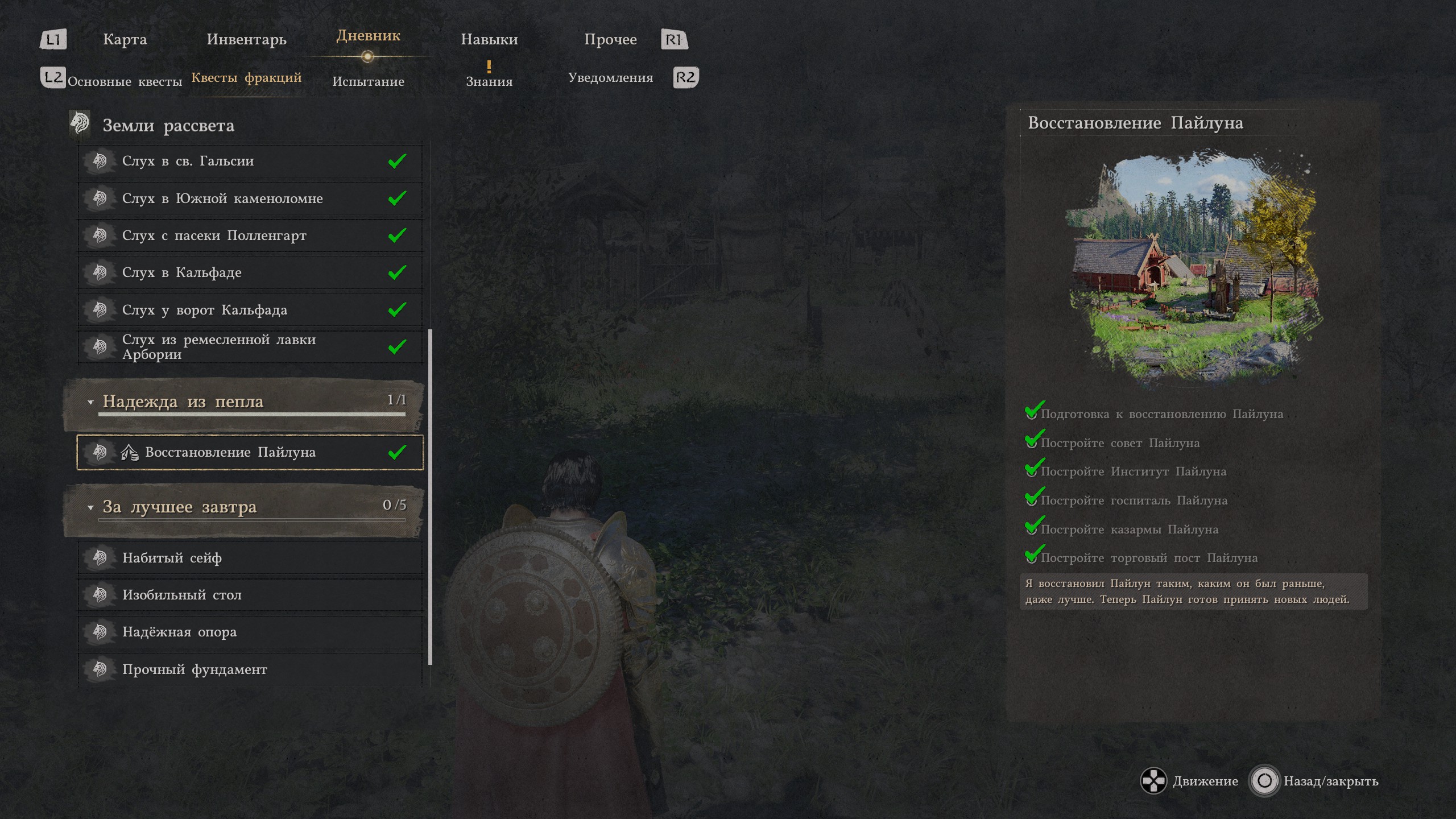Switch to the Карта tab
Viewport: 1456px width, 819px height.
(125, 39)
